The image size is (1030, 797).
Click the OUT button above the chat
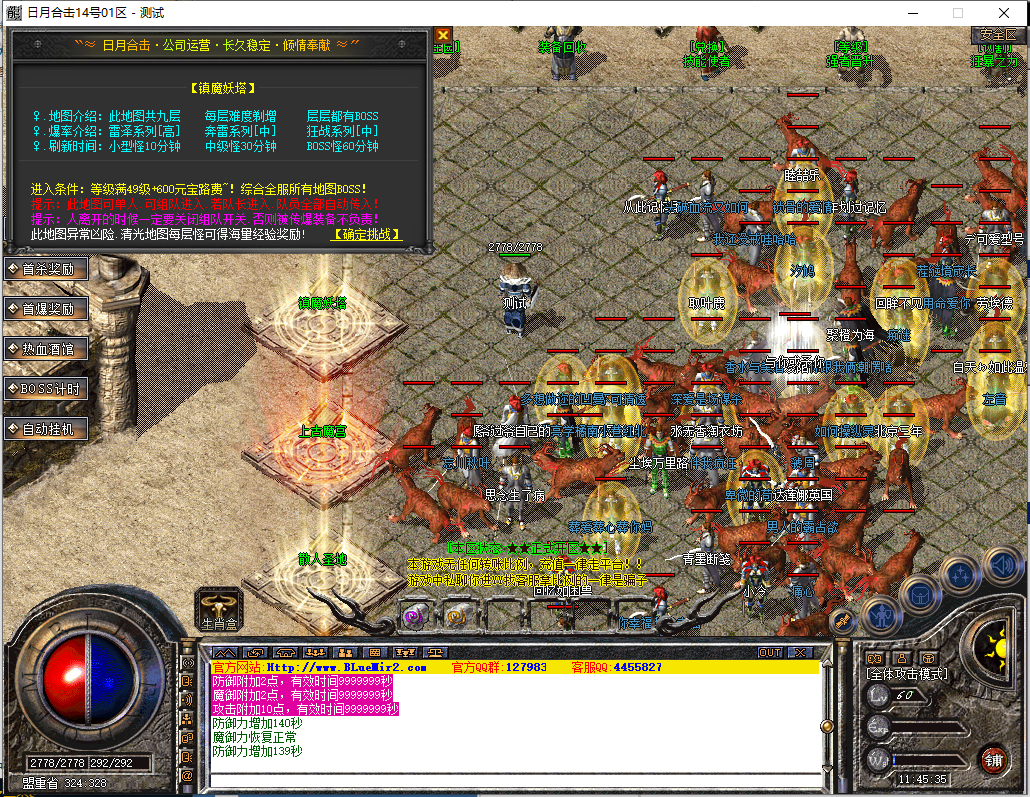[769, 653]
